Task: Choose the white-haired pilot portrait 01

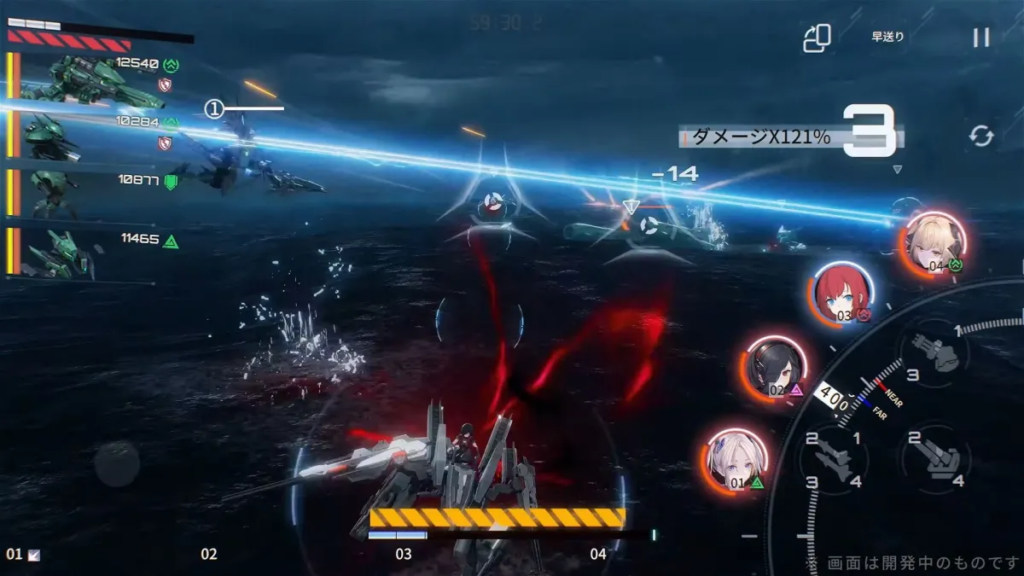Action: (x=737, y=459)
